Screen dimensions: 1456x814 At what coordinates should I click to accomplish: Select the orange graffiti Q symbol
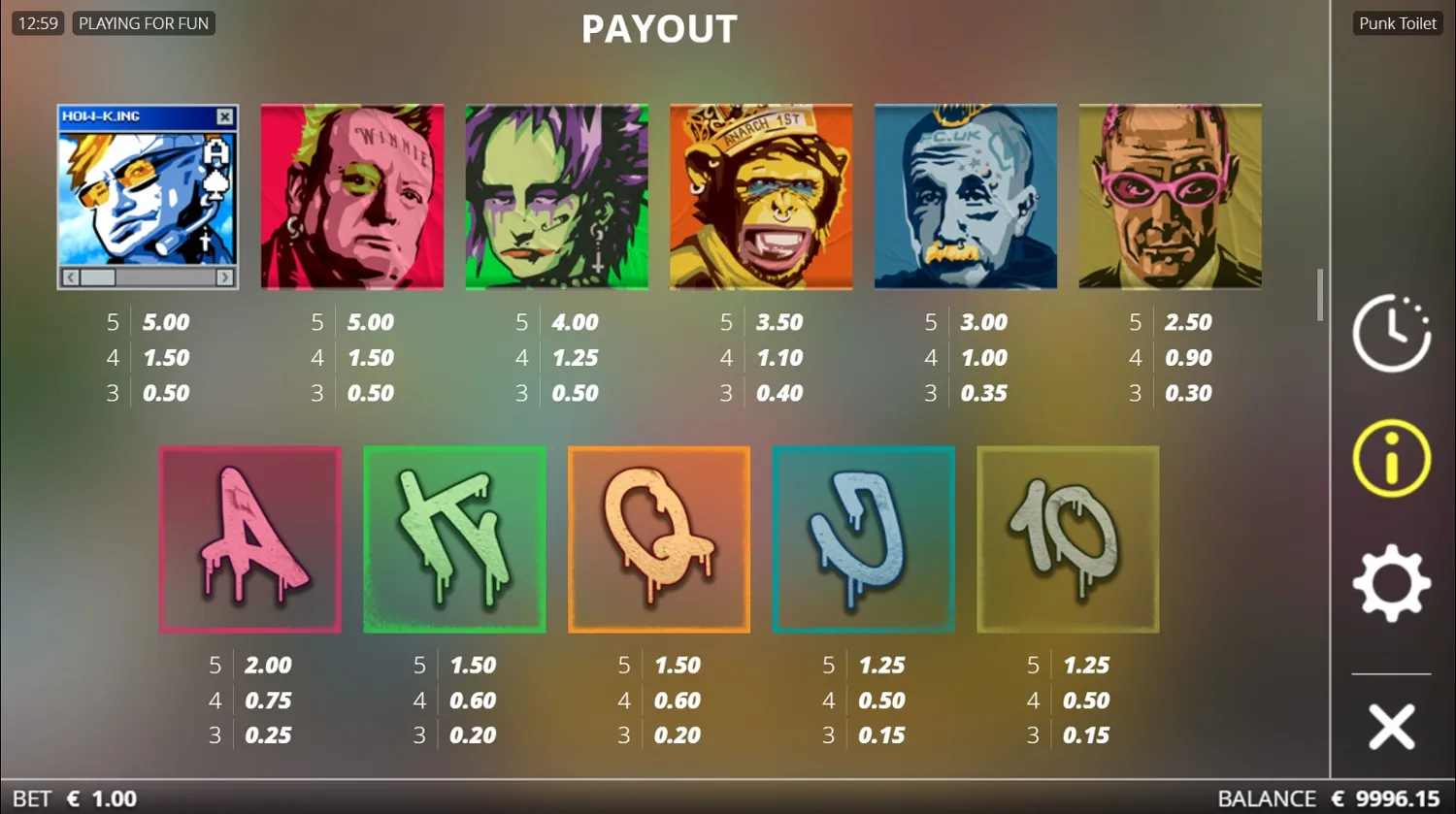(x=658, y=538)
